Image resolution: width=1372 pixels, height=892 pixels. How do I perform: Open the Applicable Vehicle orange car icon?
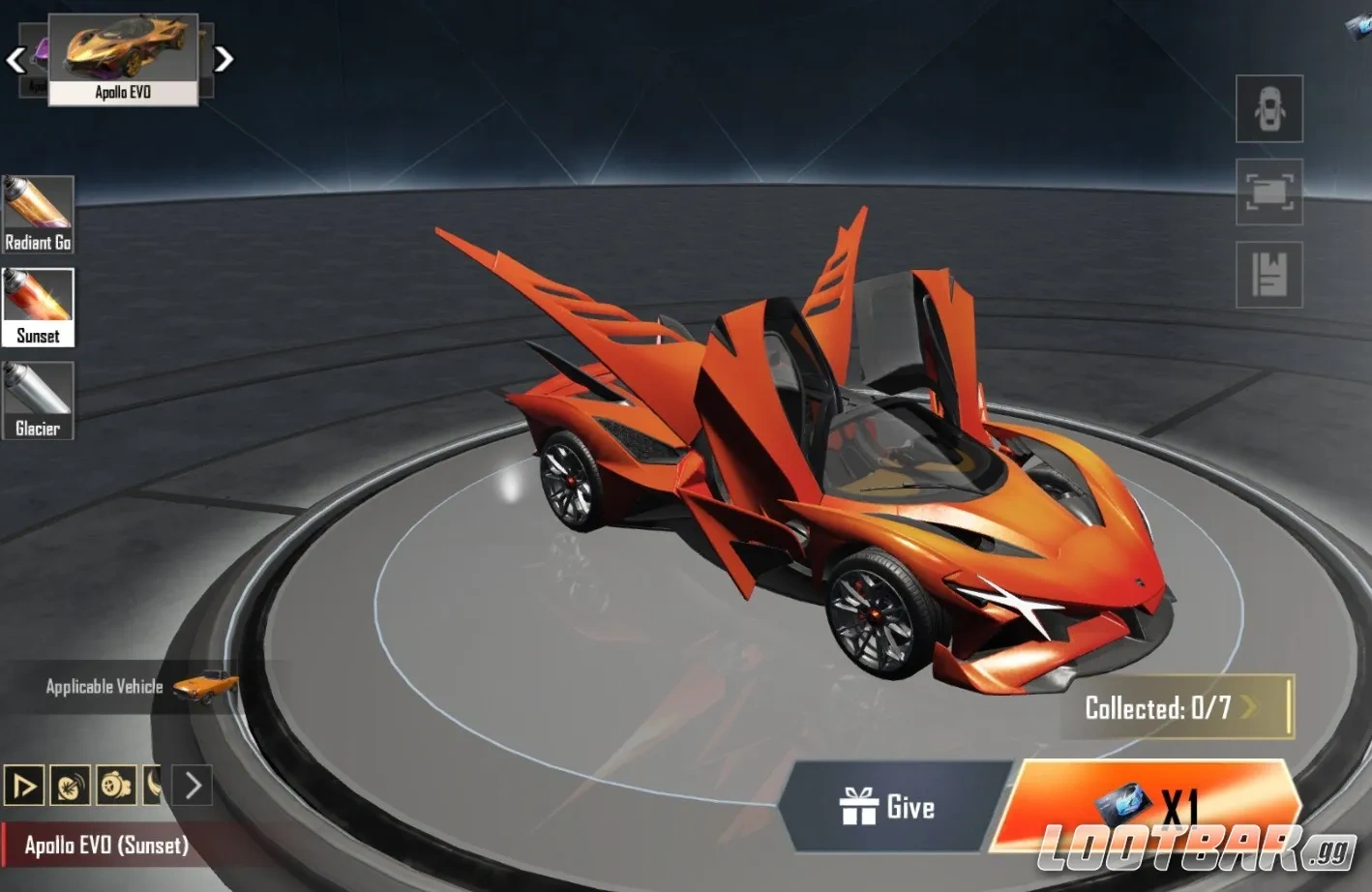point(204,686)
